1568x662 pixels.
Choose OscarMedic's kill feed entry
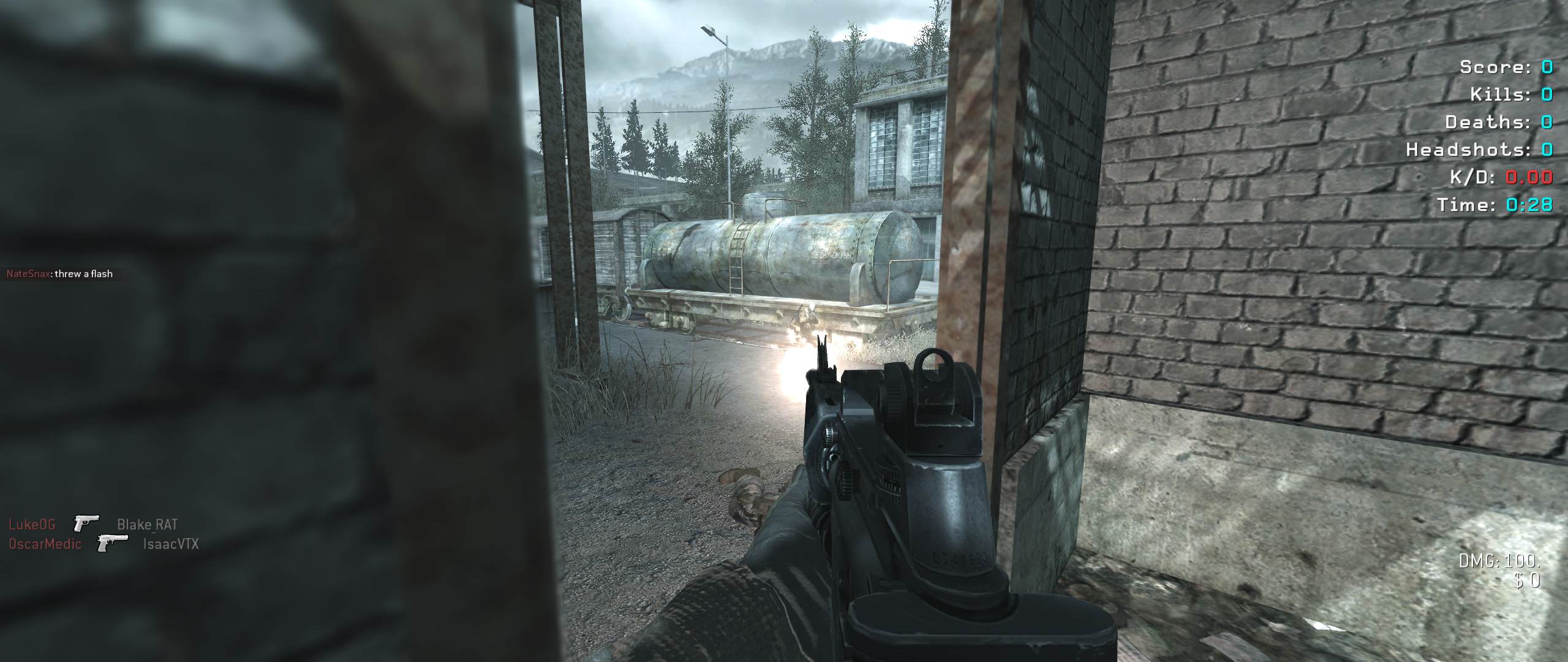[x=45, y=544]
